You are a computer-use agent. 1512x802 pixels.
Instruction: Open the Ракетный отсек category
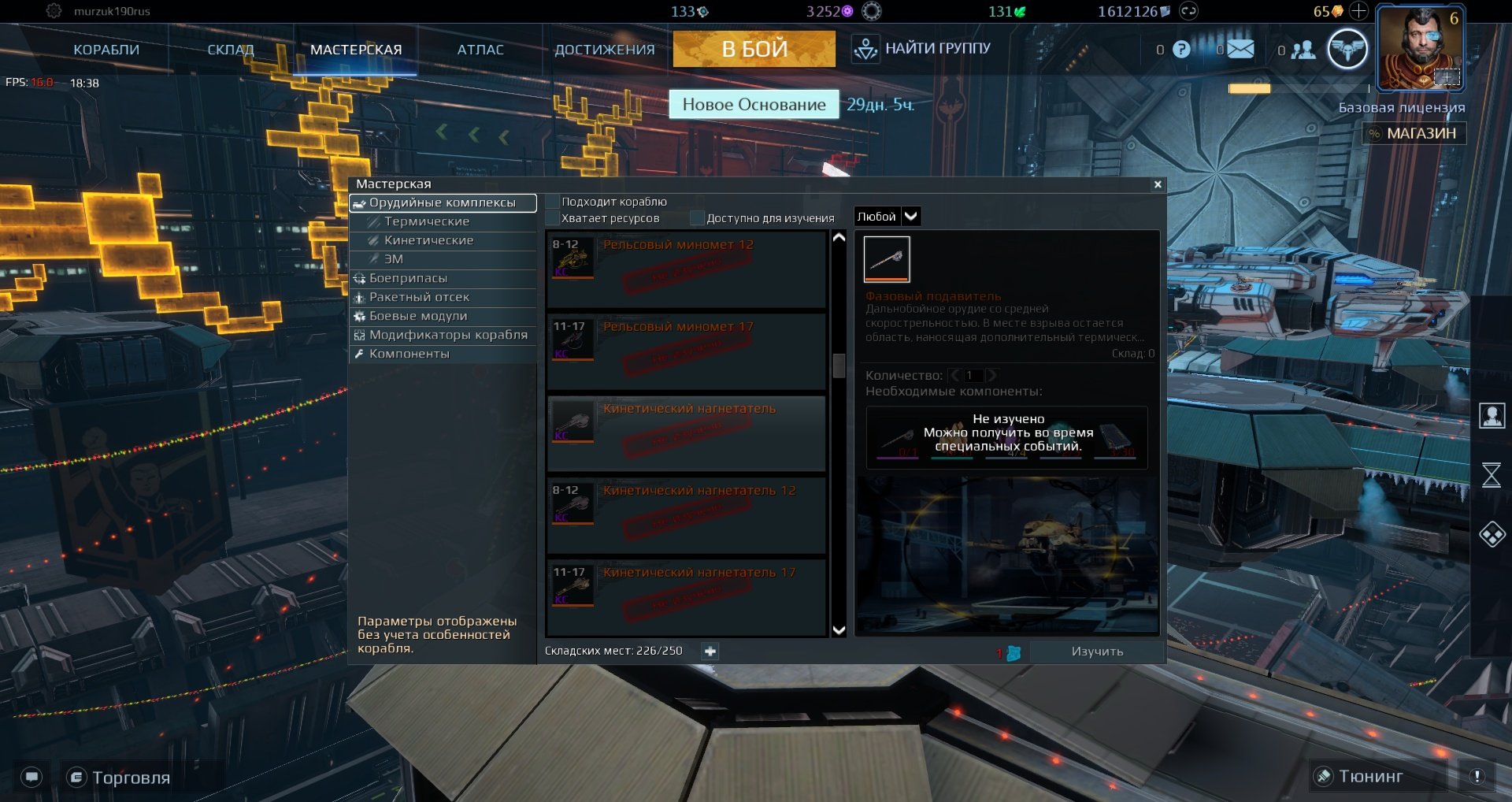point(419,297)
